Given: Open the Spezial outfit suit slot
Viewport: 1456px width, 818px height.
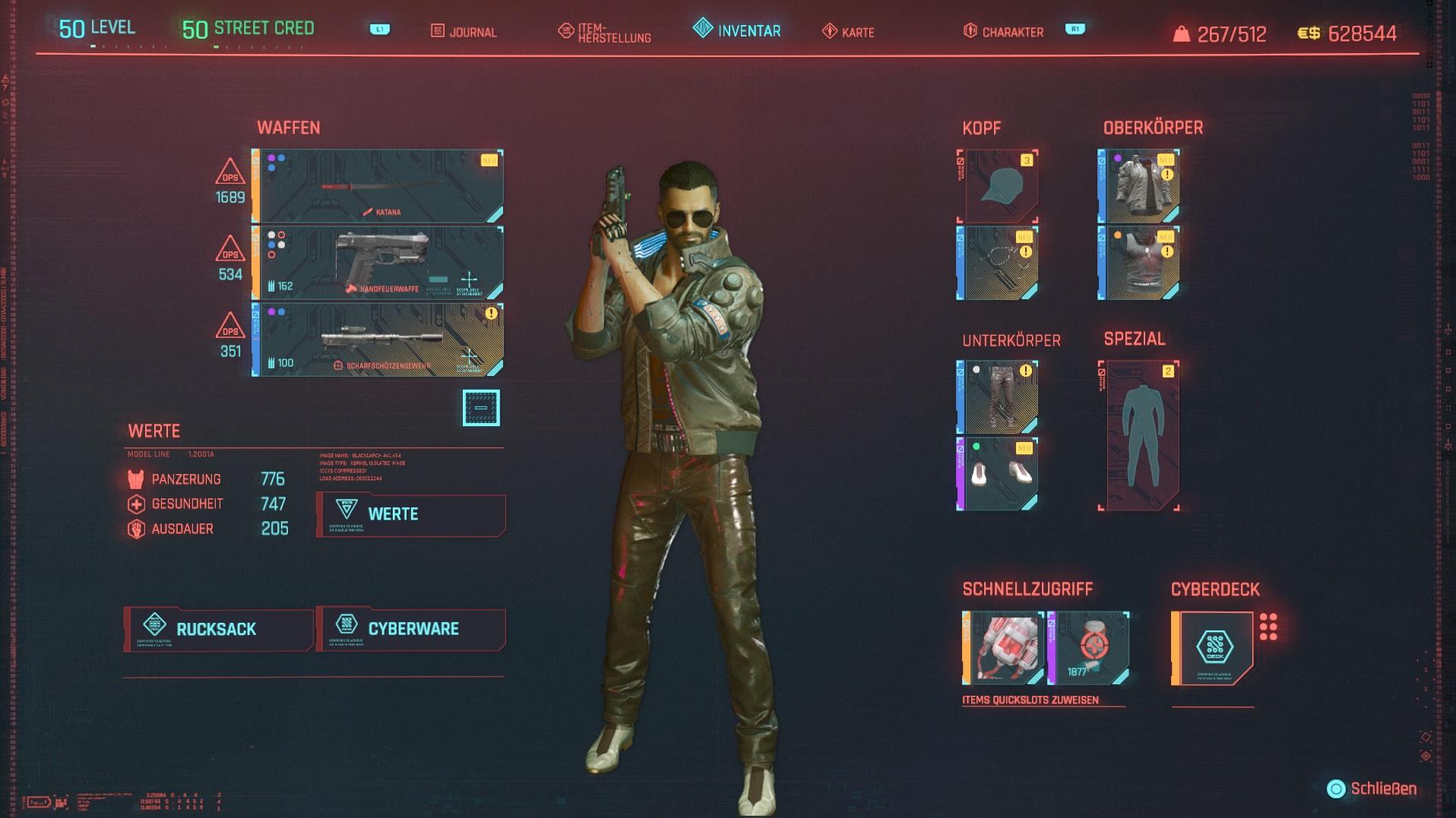Looking at the screenshot, I should [x=1139, y=435].
